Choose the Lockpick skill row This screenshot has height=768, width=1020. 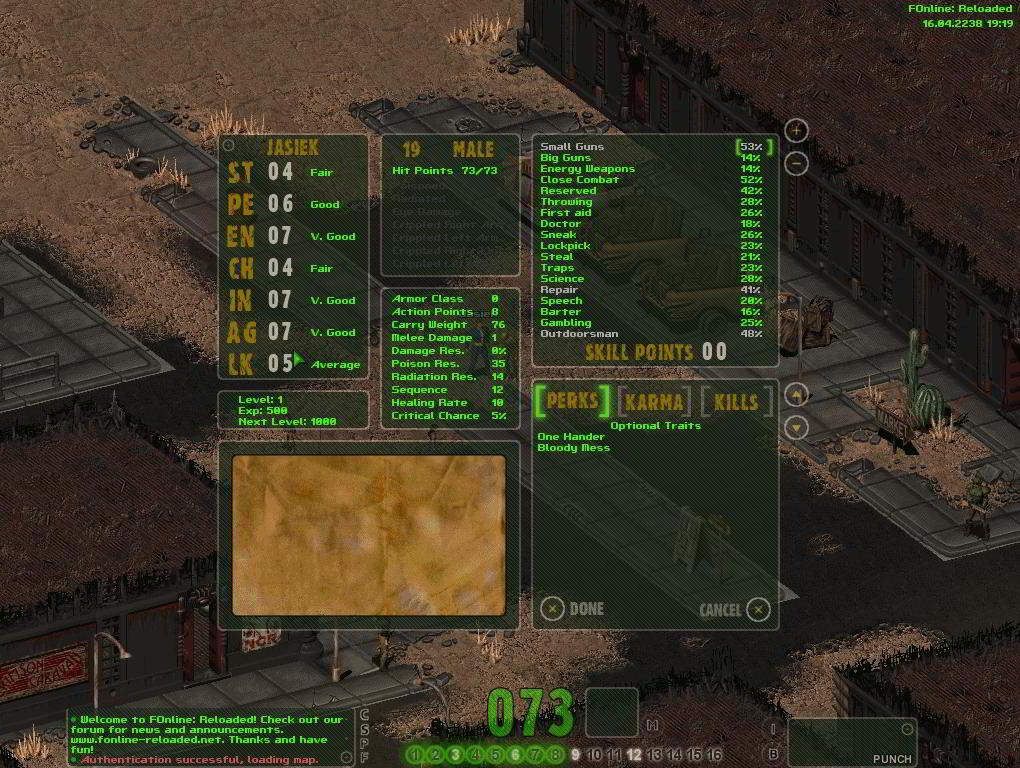[x=565, y=246]
